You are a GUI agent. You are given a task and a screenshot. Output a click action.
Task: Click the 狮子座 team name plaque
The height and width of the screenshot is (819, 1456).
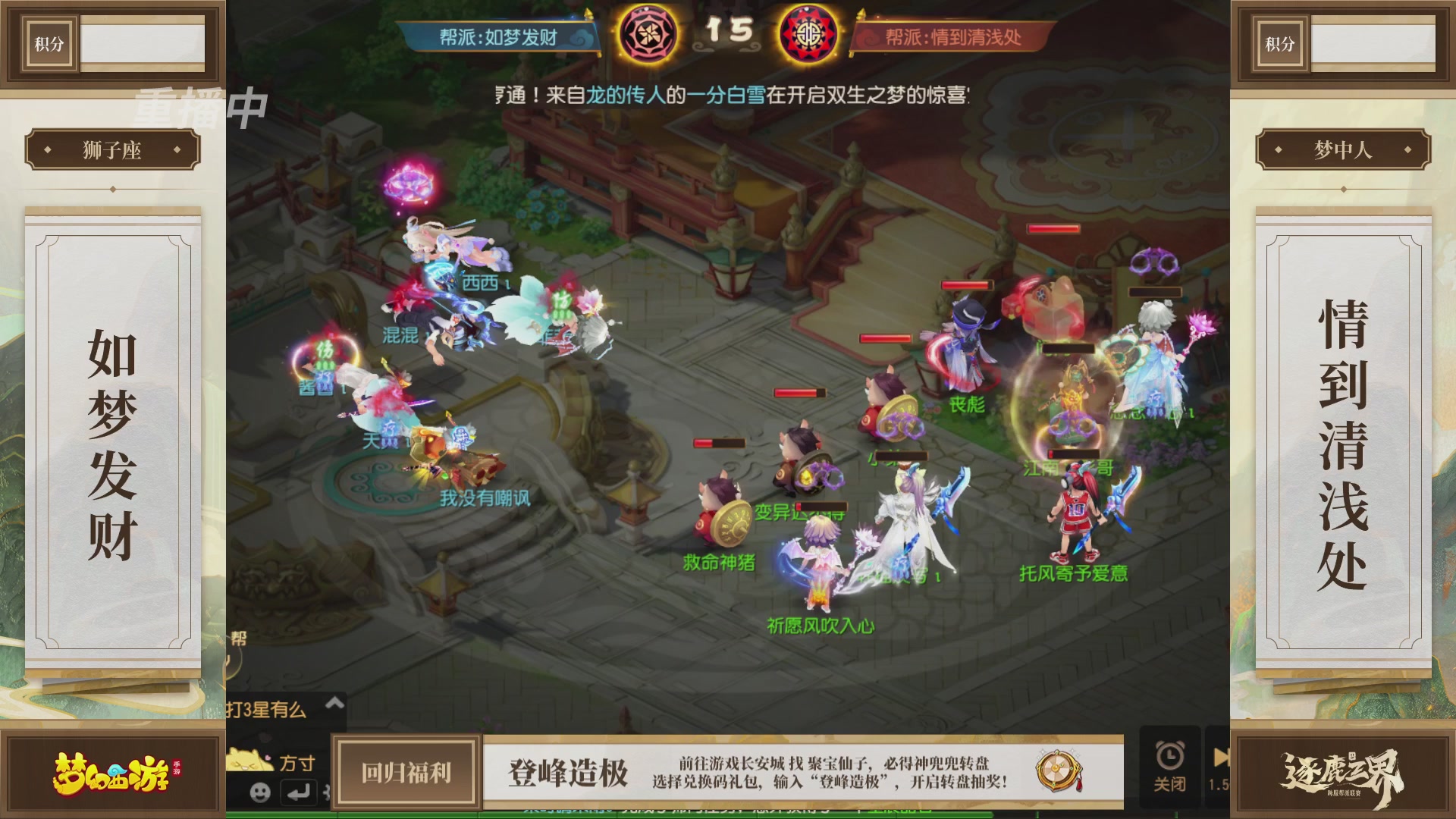click(x=114, y=149)
